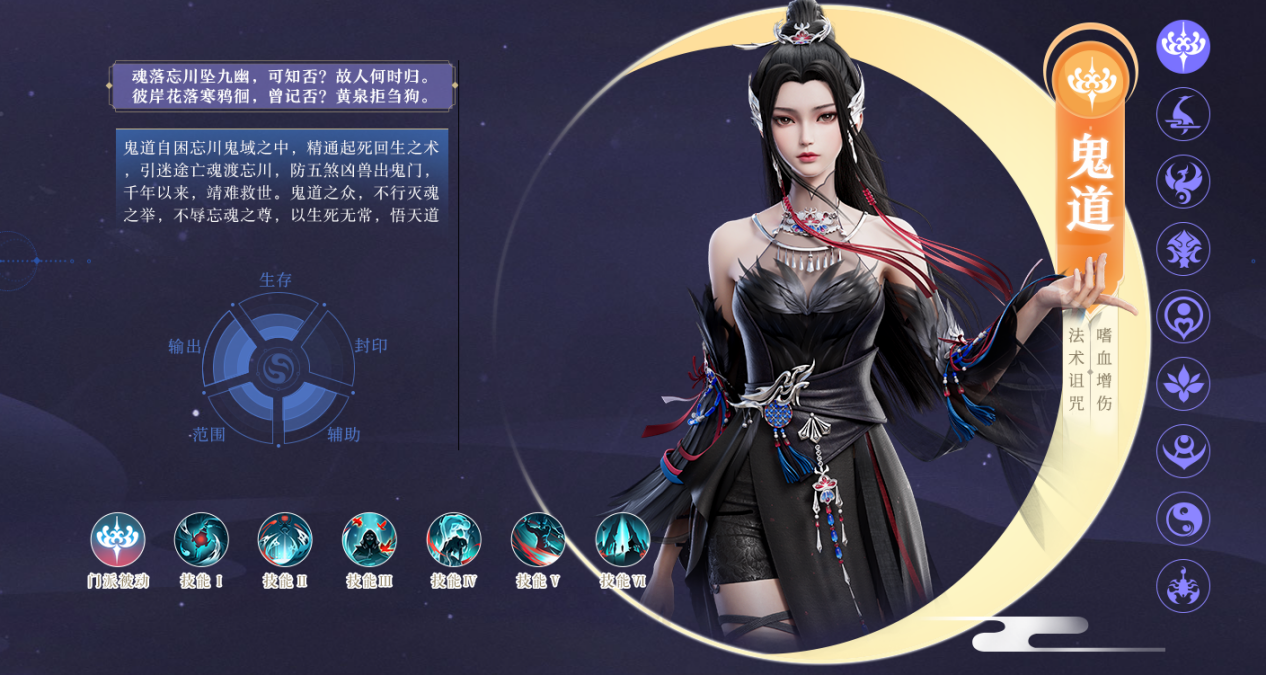Choose the yin-yang emblem sect
The height and width of the screenshot is (675, 1266).
click(1183, 519)
